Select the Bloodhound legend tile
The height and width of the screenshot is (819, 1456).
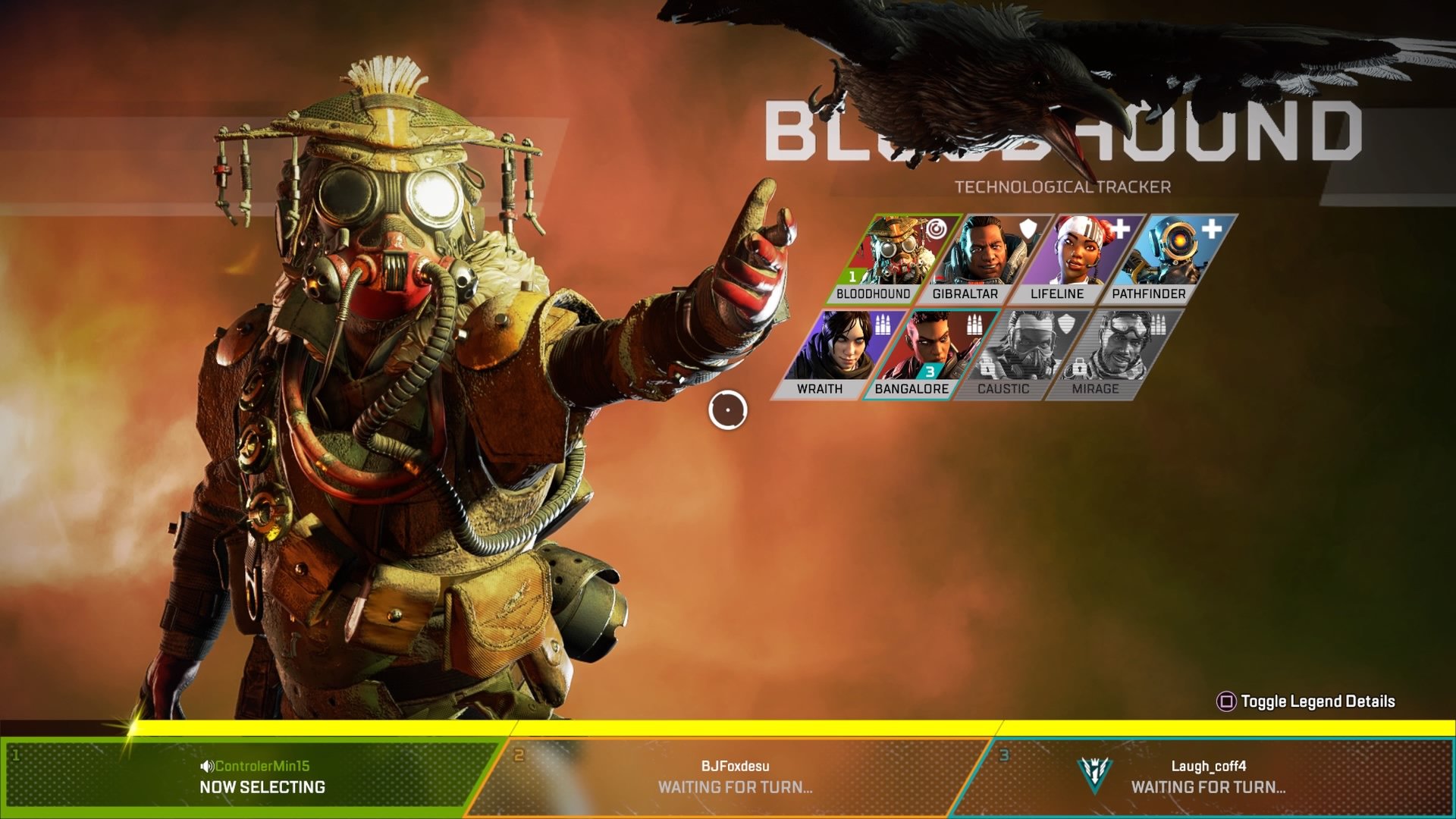click(x=889, y=259)
